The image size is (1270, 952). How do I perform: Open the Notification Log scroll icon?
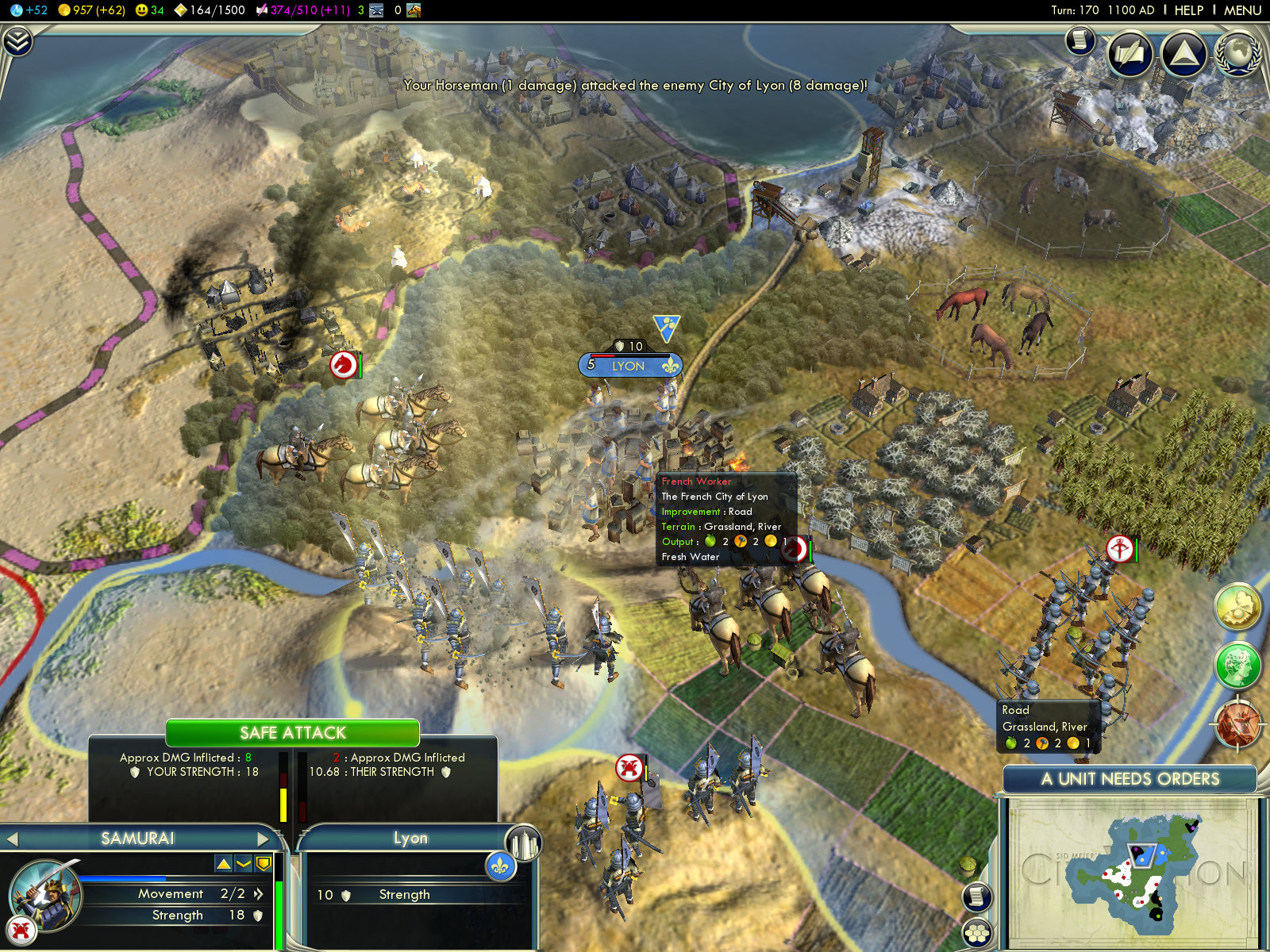coord(1079,41)
